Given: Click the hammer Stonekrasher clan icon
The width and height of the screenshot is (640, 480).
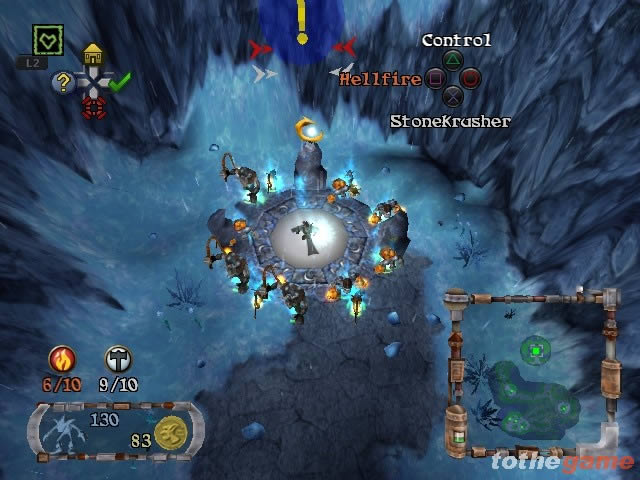Looking at the screenshot, I should 119,359.
